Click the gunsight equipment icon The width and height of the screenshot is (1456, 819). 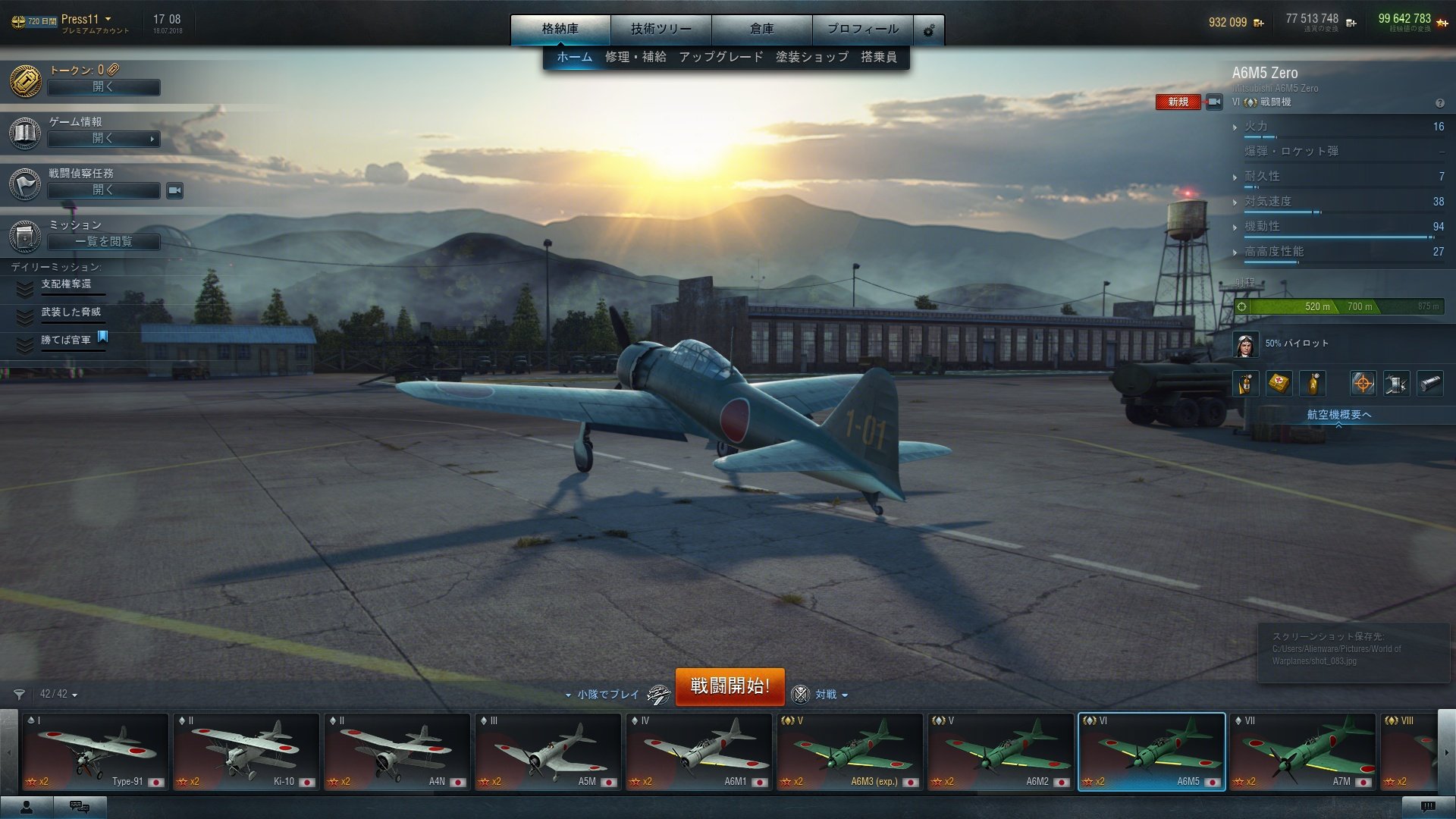1363,383
